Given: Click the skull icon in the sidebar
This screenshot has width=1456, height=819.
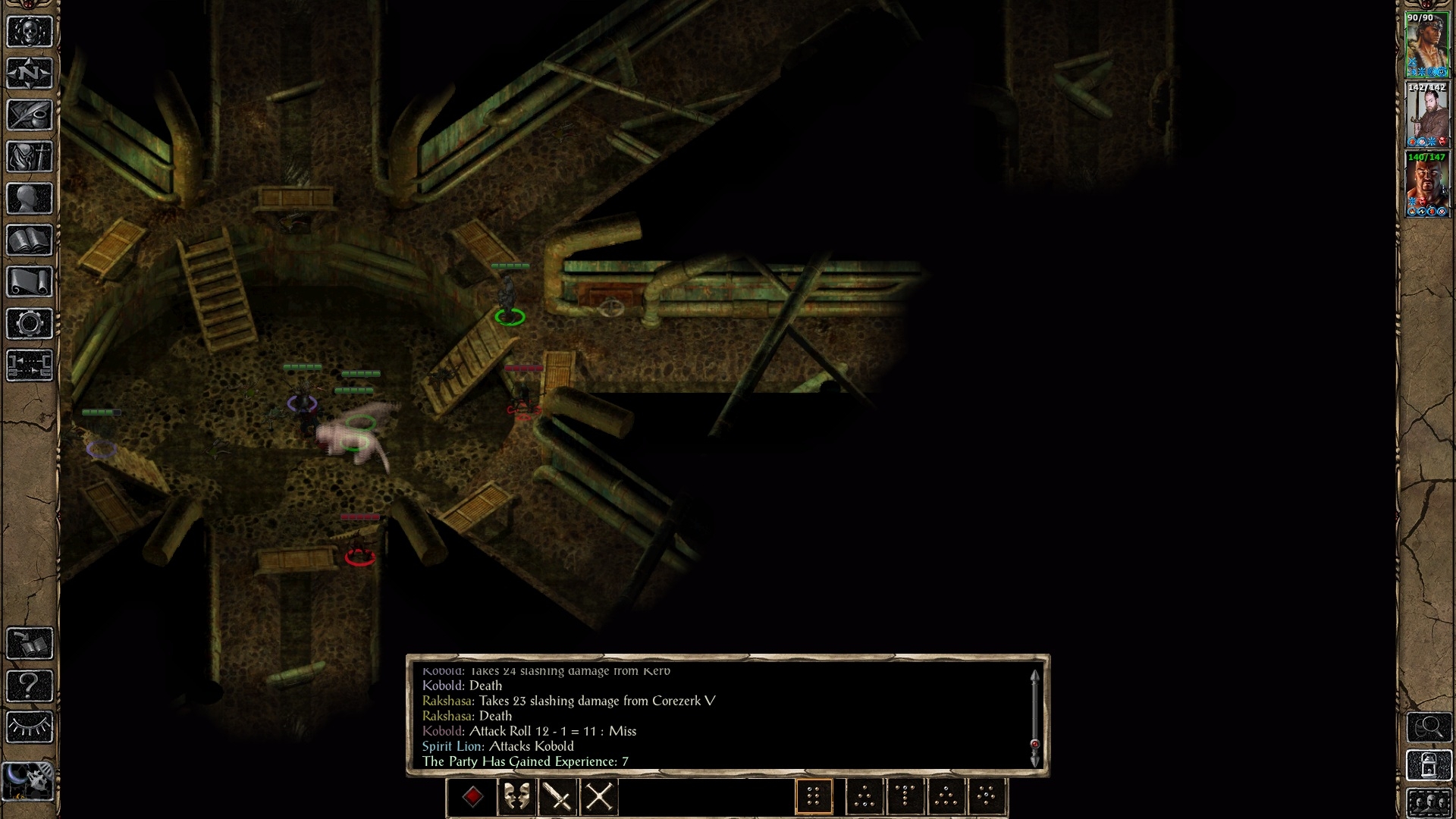Looking at the screenshot, I should tap(30, 32).
